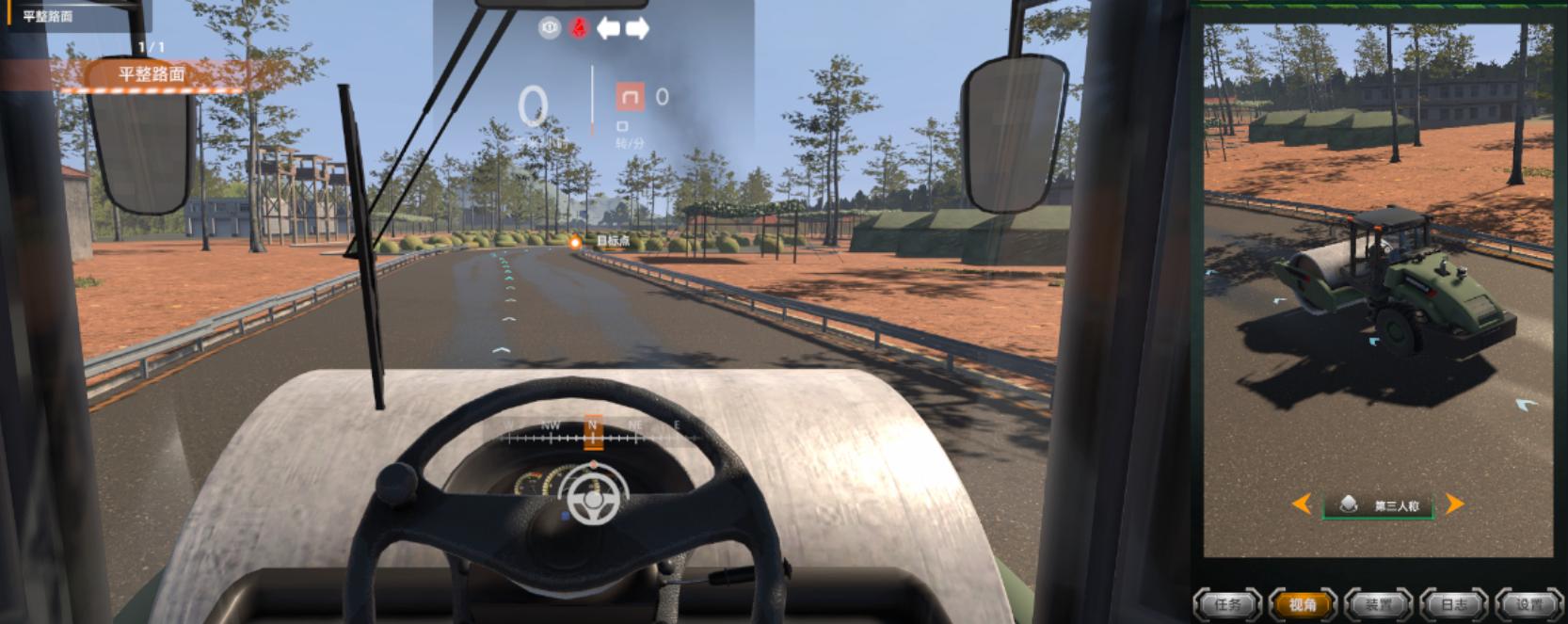
Task: Activate the left turn signal arrow
Action: point(608,28)
